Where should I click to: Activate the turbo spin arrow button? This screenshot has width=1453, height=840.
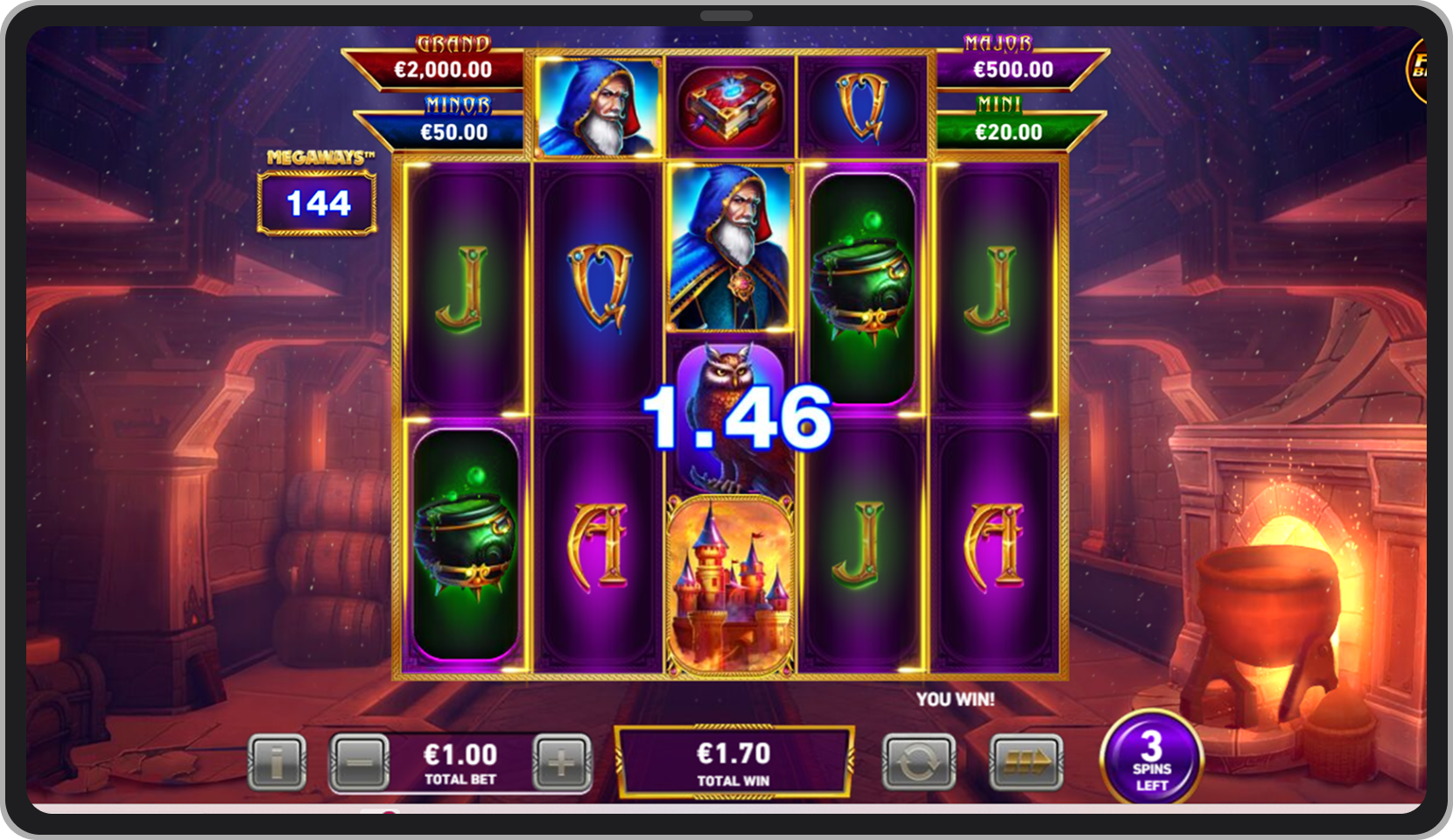pos(1026,763)
